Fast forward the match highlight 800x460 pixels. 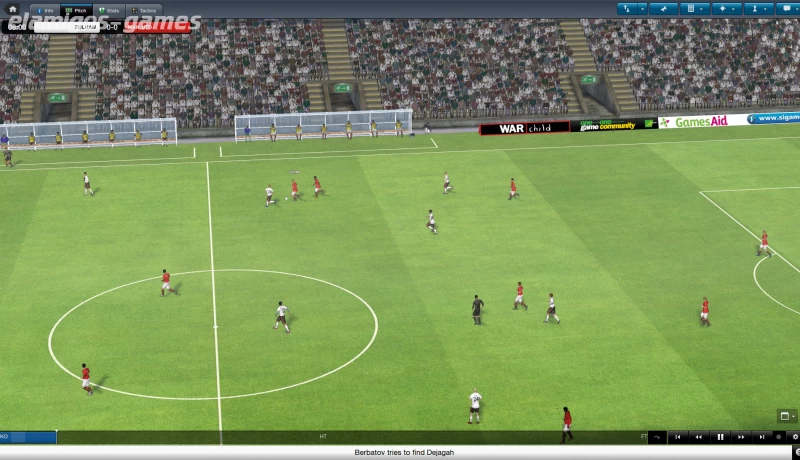(740, 437)
